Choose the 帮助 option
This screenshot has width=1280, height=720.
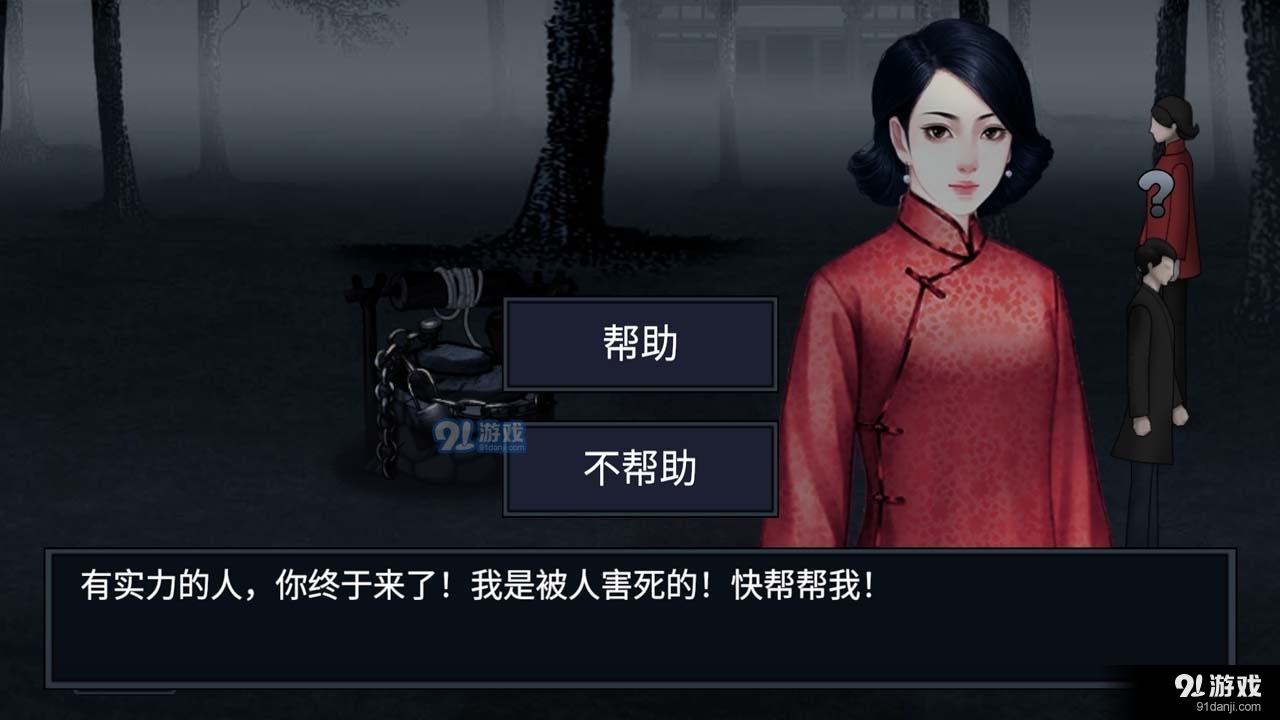click(641, 344)
